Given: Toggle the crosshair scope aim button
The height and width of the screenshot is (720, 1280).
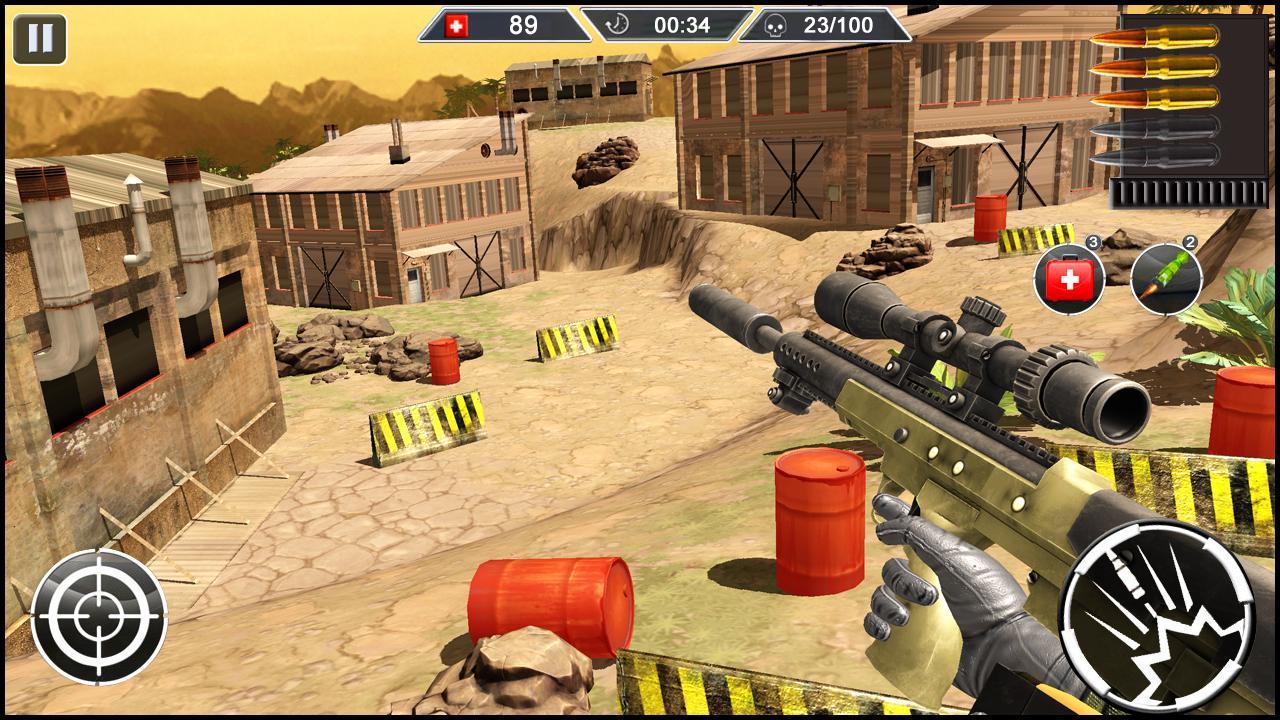Looking at the screenshot, I should pos(99,616).
